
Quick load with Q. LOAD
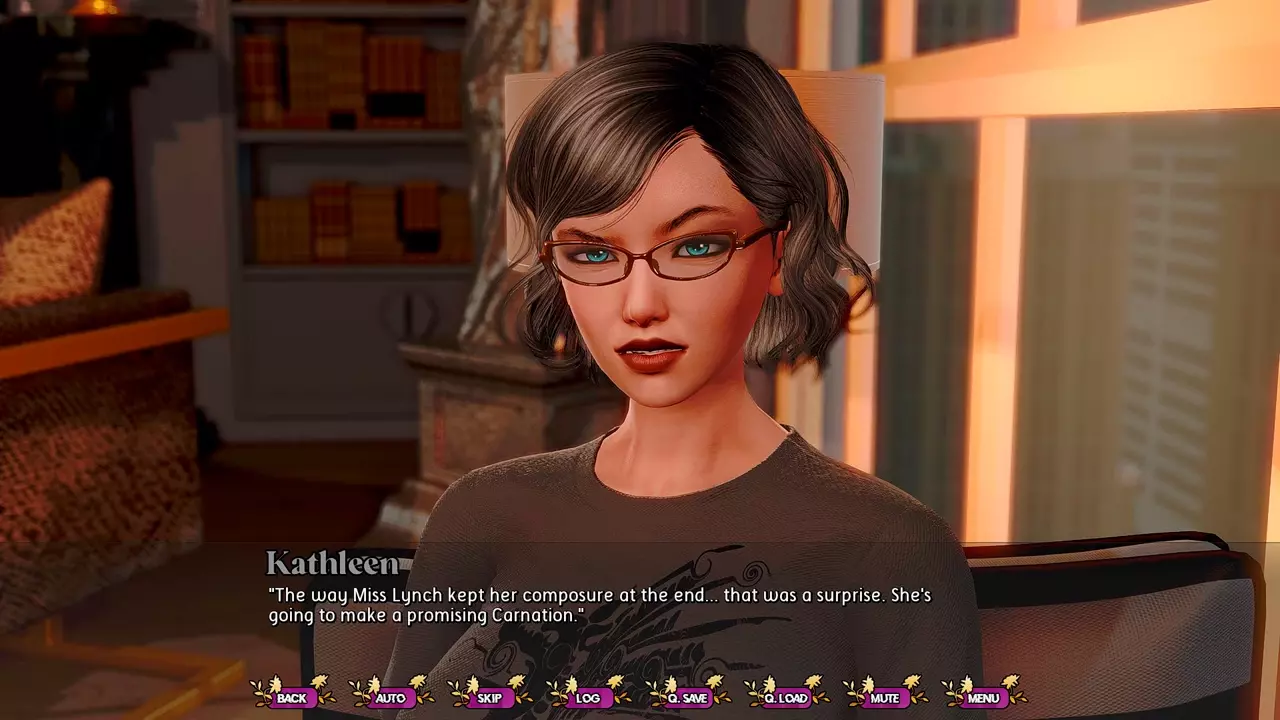pos(786,697)
